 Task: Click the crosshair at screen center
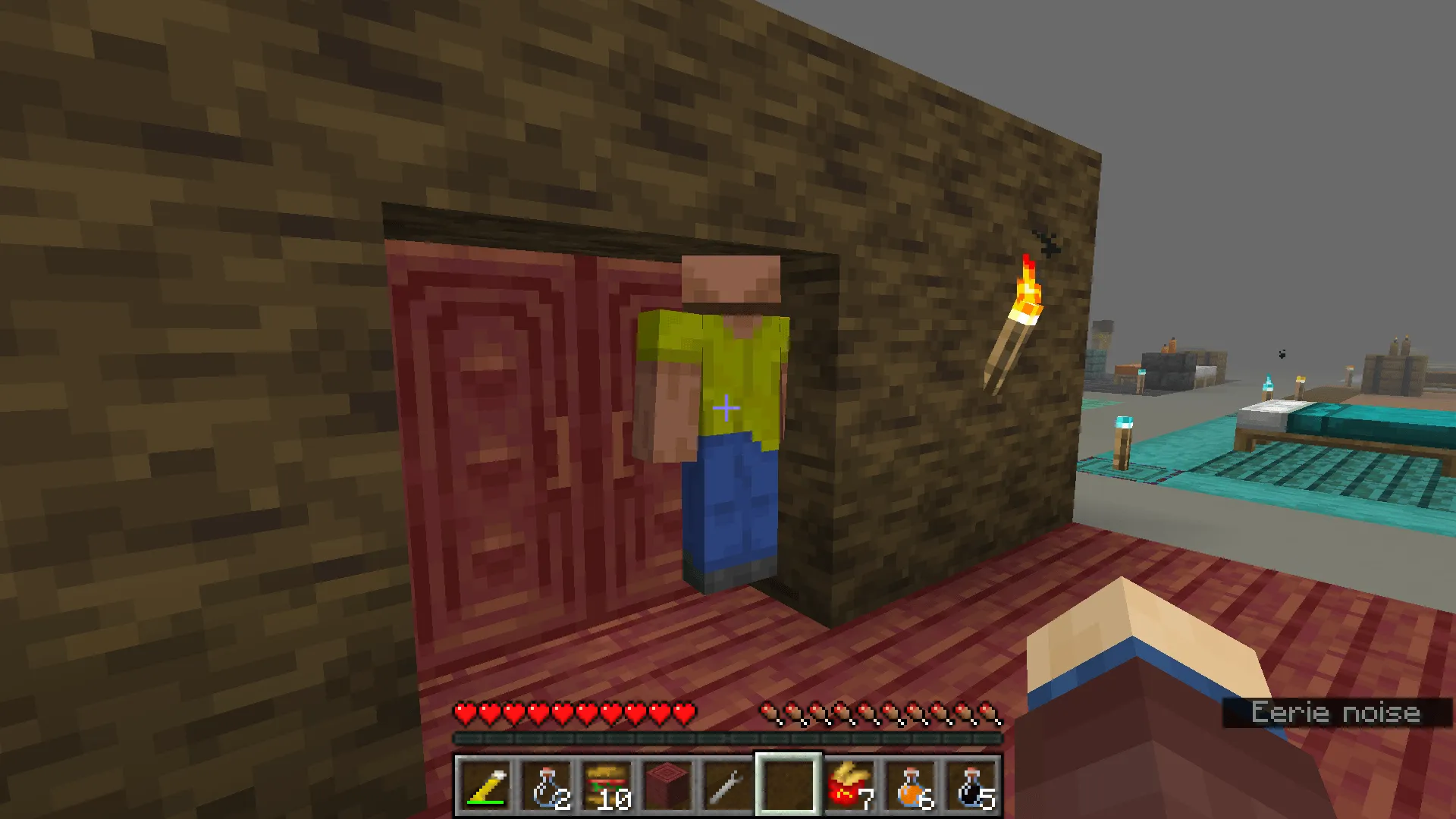pyautogui.click(x=726, y=409)
